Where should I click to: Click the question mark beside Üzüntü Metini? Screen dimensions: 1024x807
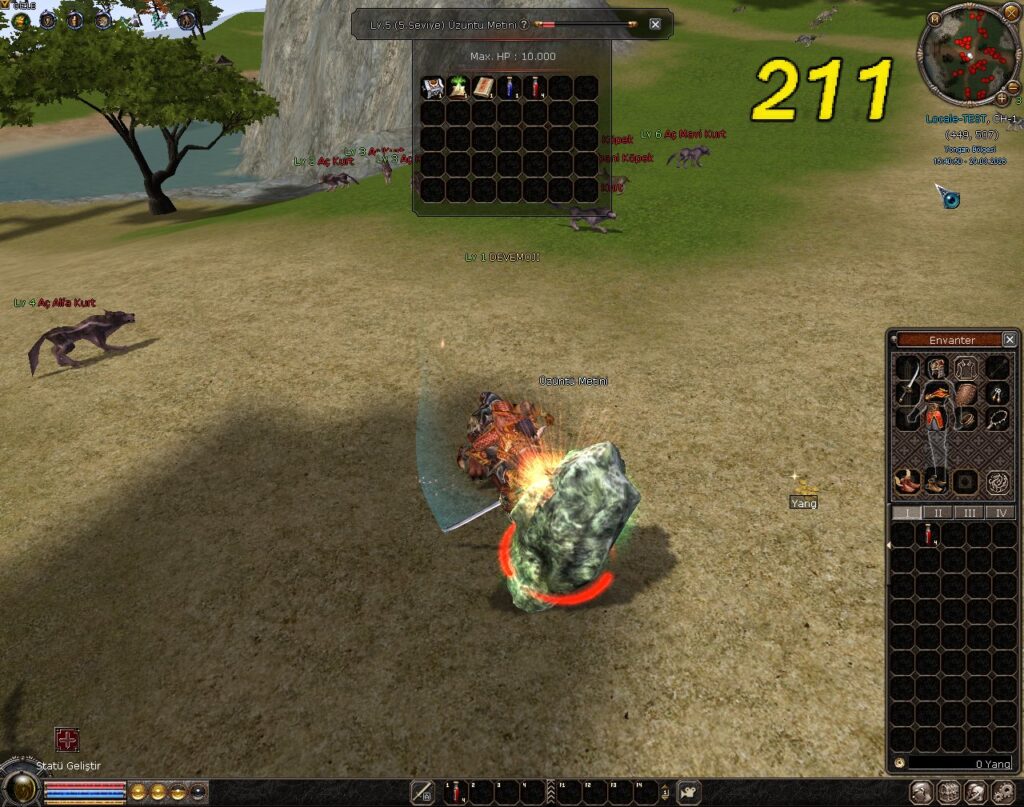(523, 24)
